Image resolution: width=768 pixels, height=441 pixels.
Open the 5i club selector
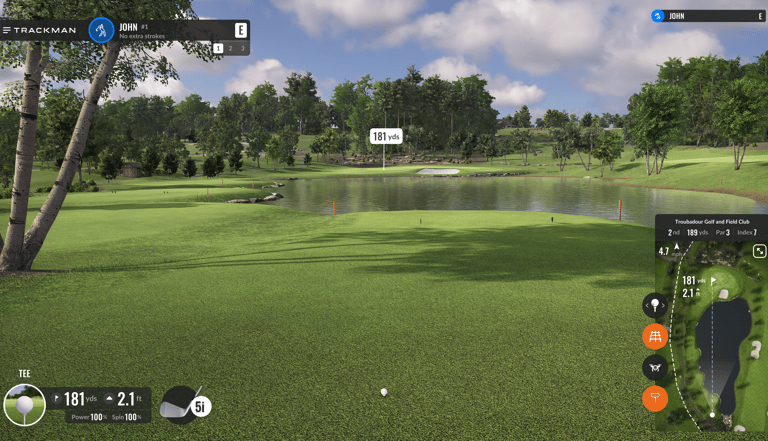pos(185,405)
